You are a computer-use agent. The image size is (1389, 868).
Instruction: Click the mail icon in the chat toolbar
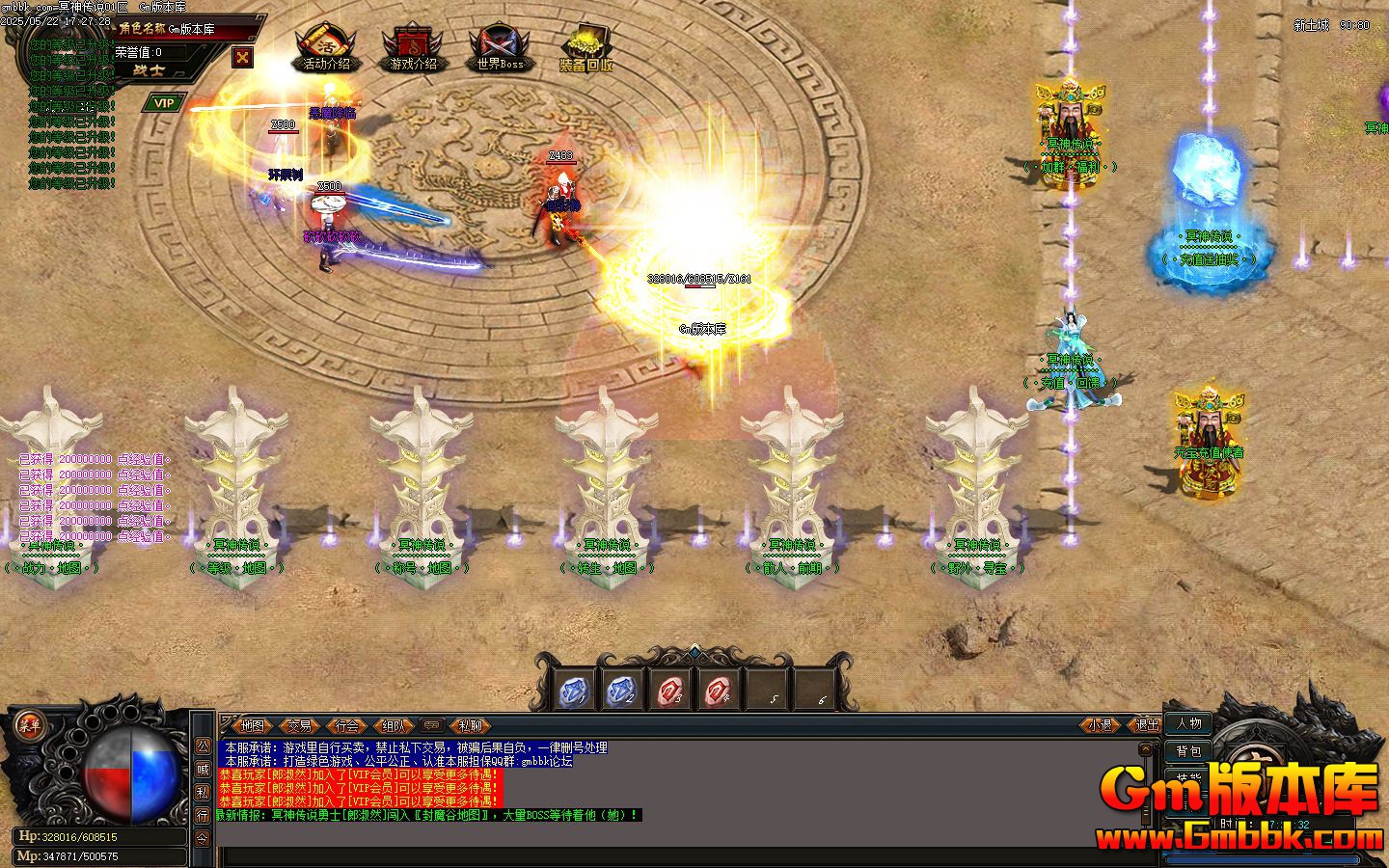[433, 726]
